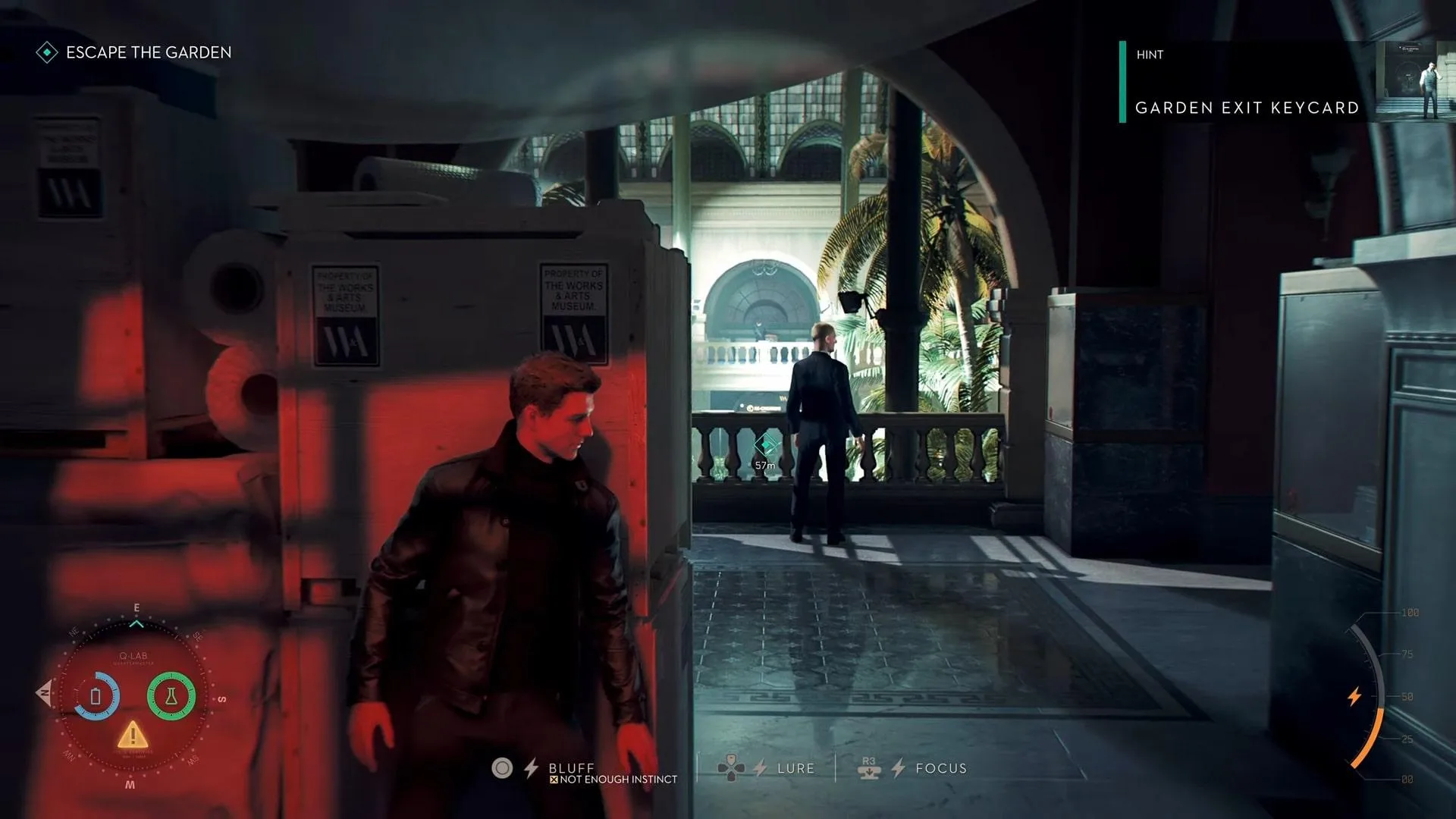Click the 57m objective waypoint marker
The width and height of the screenshot is (1456, 819).
tap(765, 445)
